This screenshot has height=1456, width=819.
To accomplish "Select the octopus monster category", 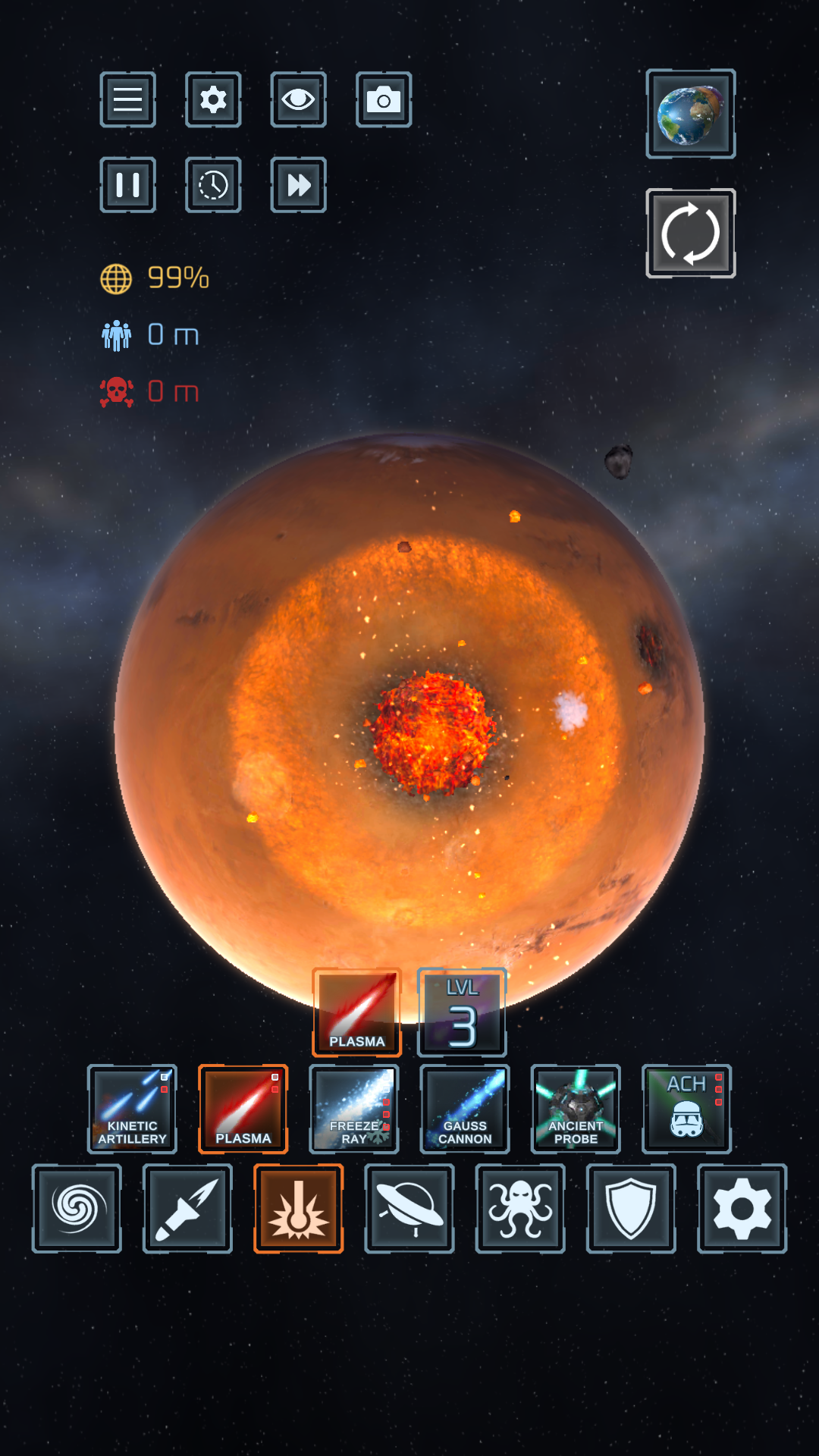I will (x=520, y=1209).
